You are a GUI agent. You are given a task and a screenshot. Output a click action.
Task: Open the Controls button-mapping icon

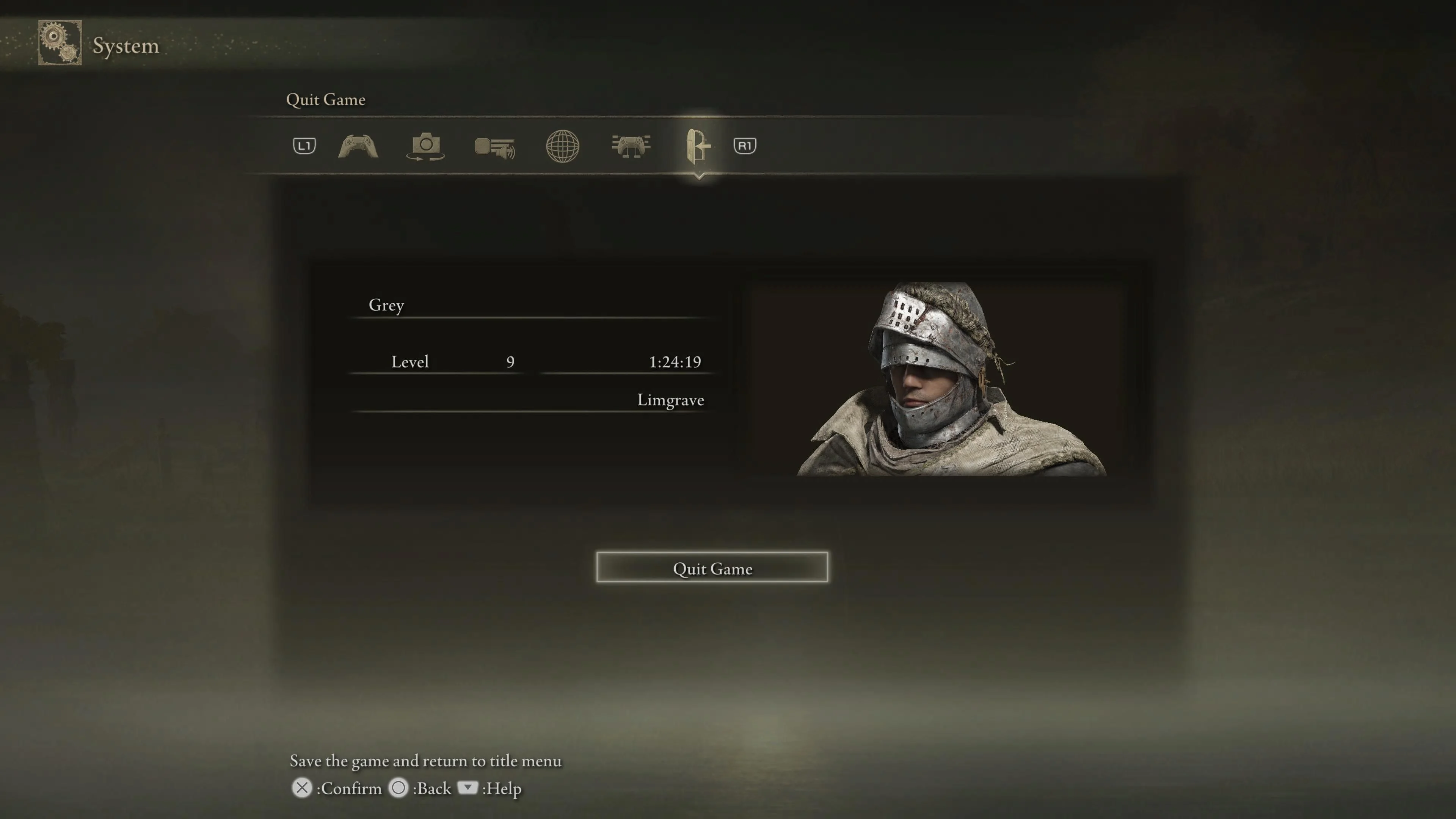631,146
